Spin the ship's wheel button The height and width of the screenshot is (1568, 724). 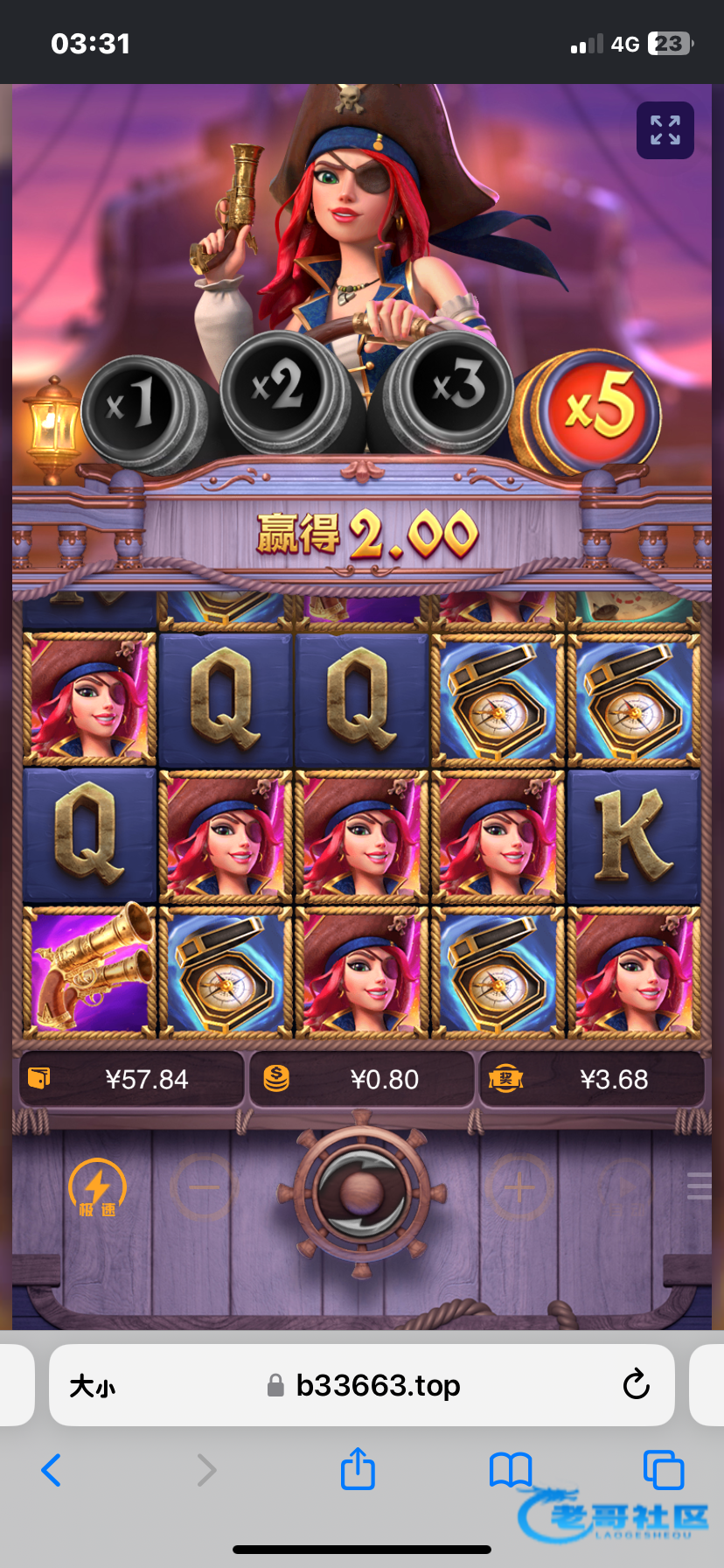(361, 1194)
